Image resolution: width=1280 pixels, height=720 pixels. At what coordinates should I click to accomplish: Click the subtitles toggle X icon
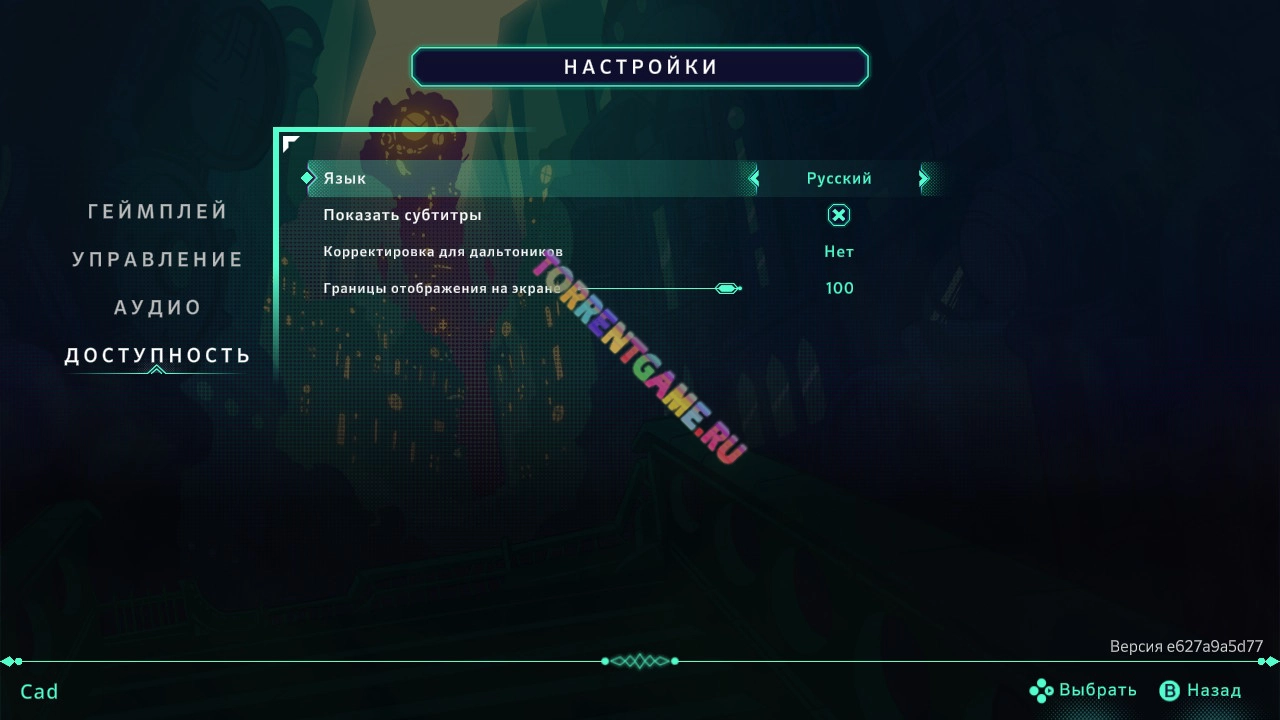838,214
